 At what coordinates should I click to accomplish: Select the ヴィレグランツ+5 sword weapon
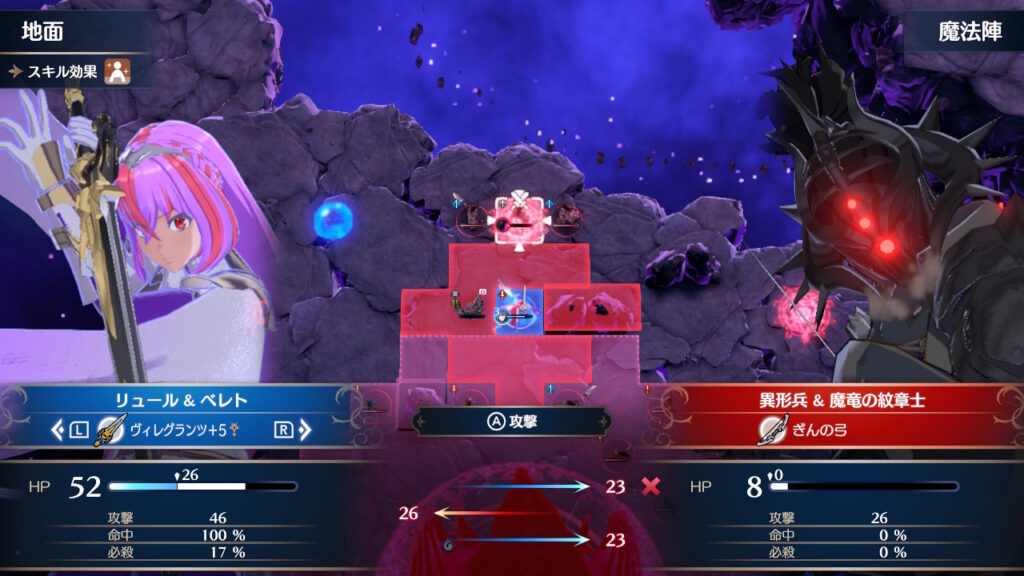[178, 431]
